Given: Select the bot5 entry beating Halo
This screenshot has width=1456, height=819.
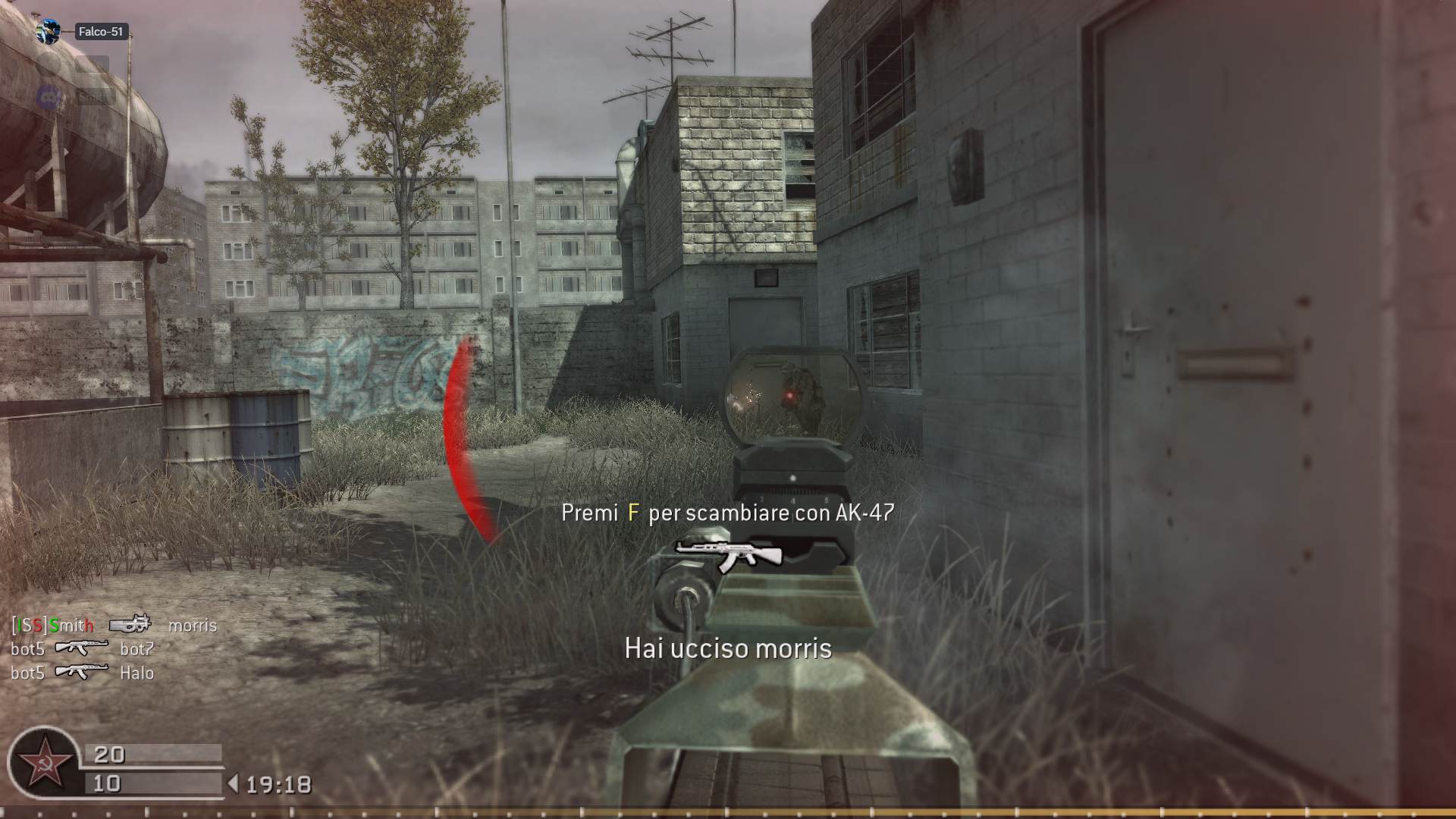Looking at the screenshot, I should click(28, 673).
